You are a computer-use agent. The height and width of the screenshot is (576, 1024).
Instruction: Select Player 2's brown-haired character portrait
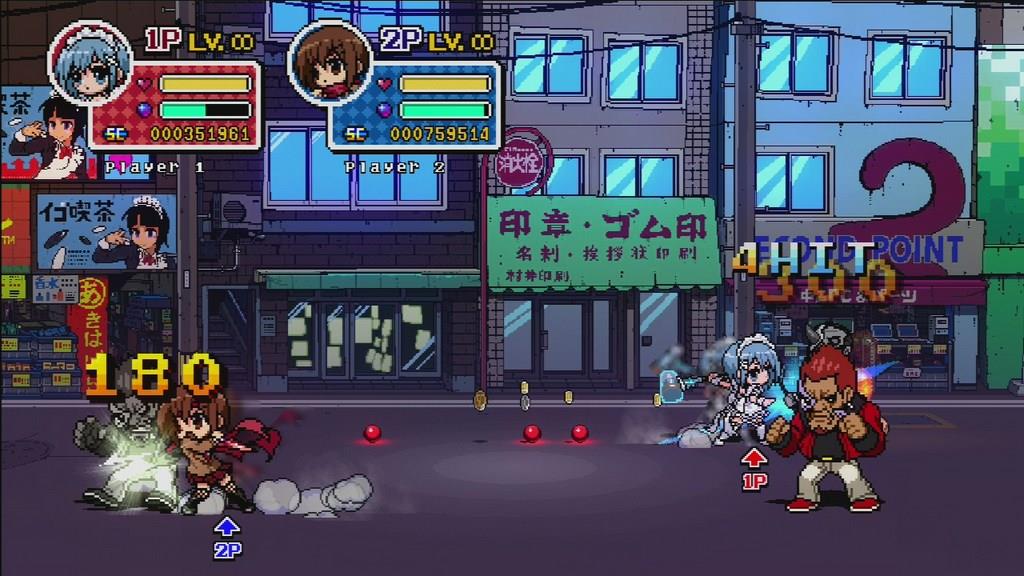(x=329, y=63)
